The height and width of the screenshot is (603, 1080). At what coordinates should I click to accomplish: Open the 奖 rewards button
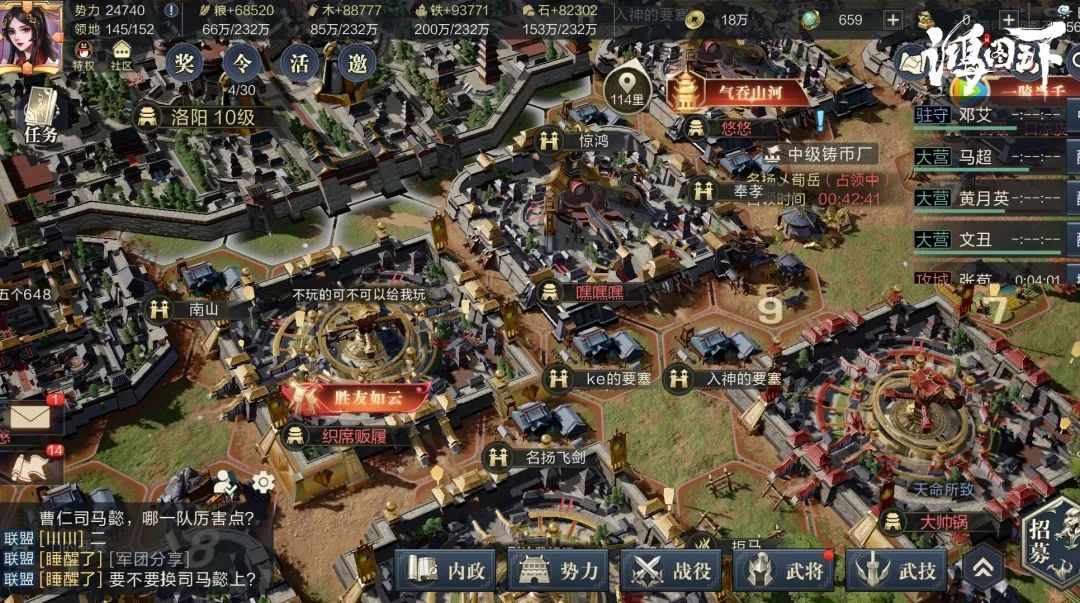[184, 64]
